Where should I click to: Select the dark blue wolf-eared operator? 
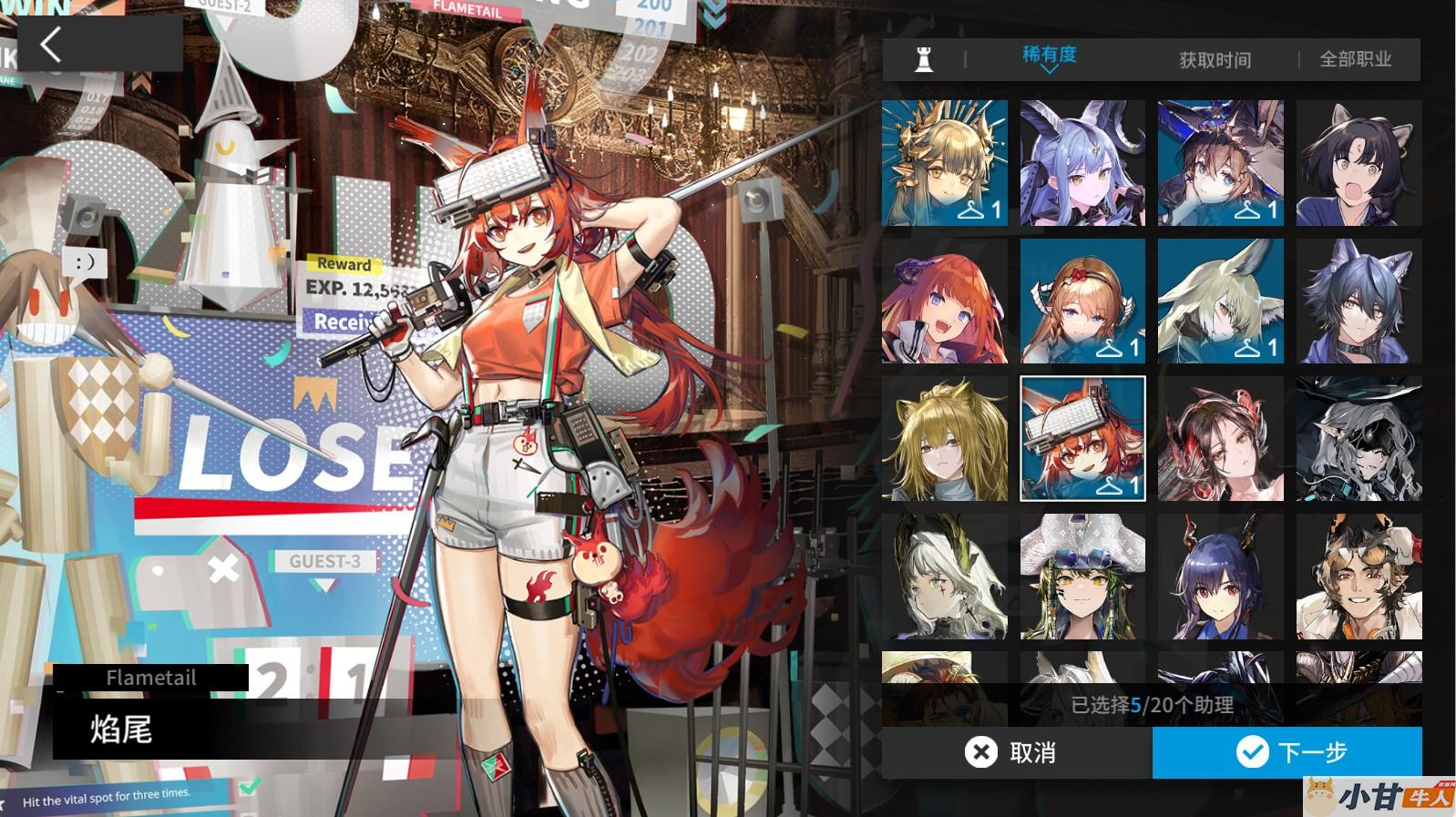pos(1359,301)
